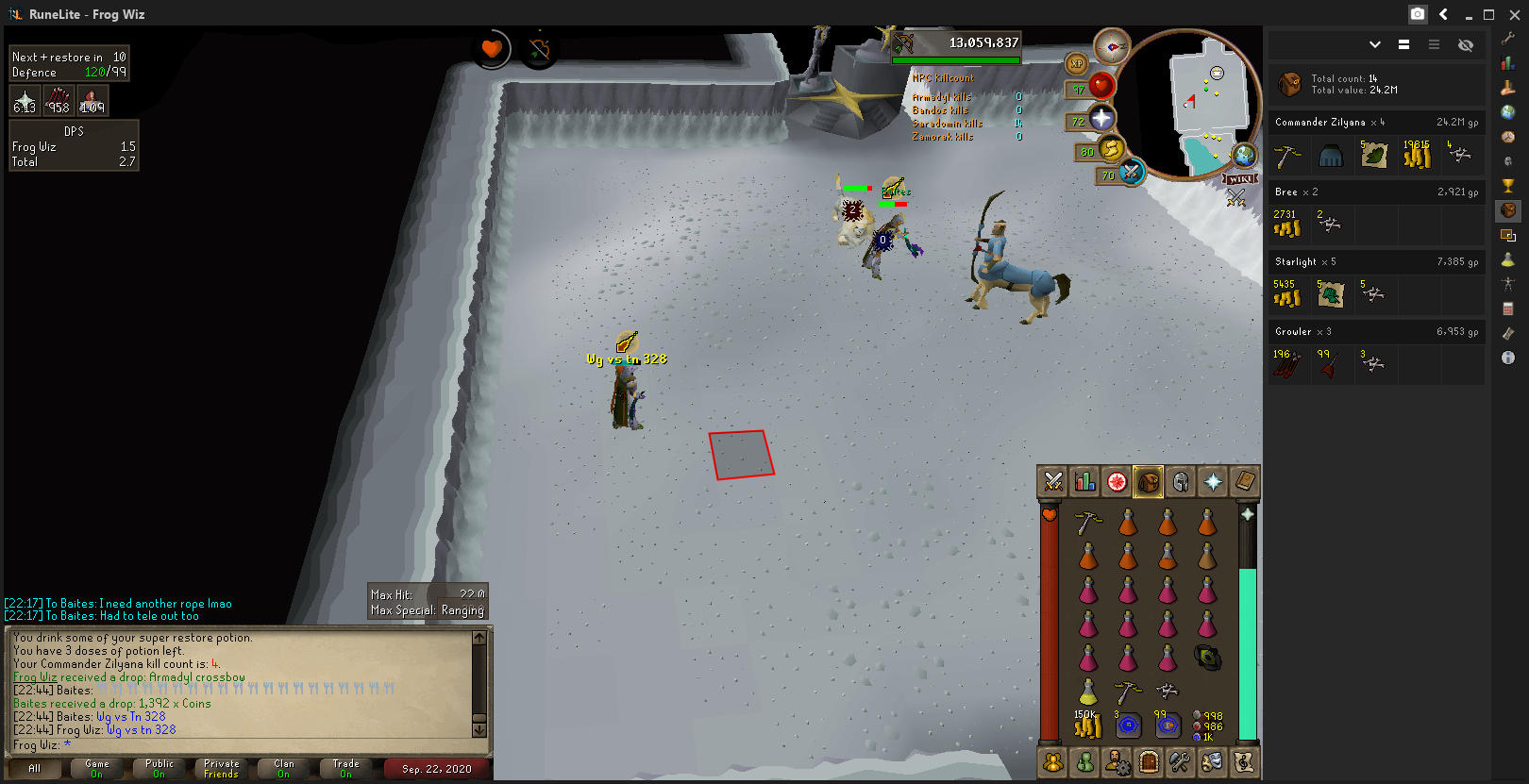1529x784 pixels.
Task: Open the Spellbook tab
Action: 1245,482
